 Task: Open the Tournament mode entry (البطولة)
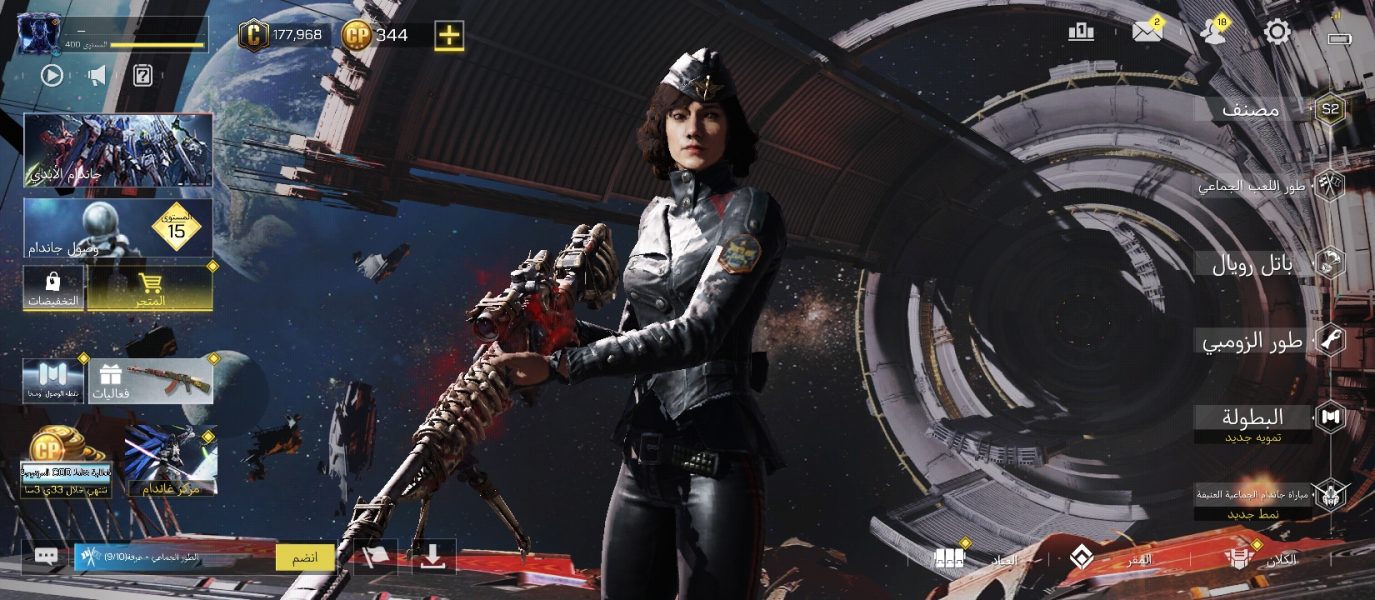tap(1253, 417)
